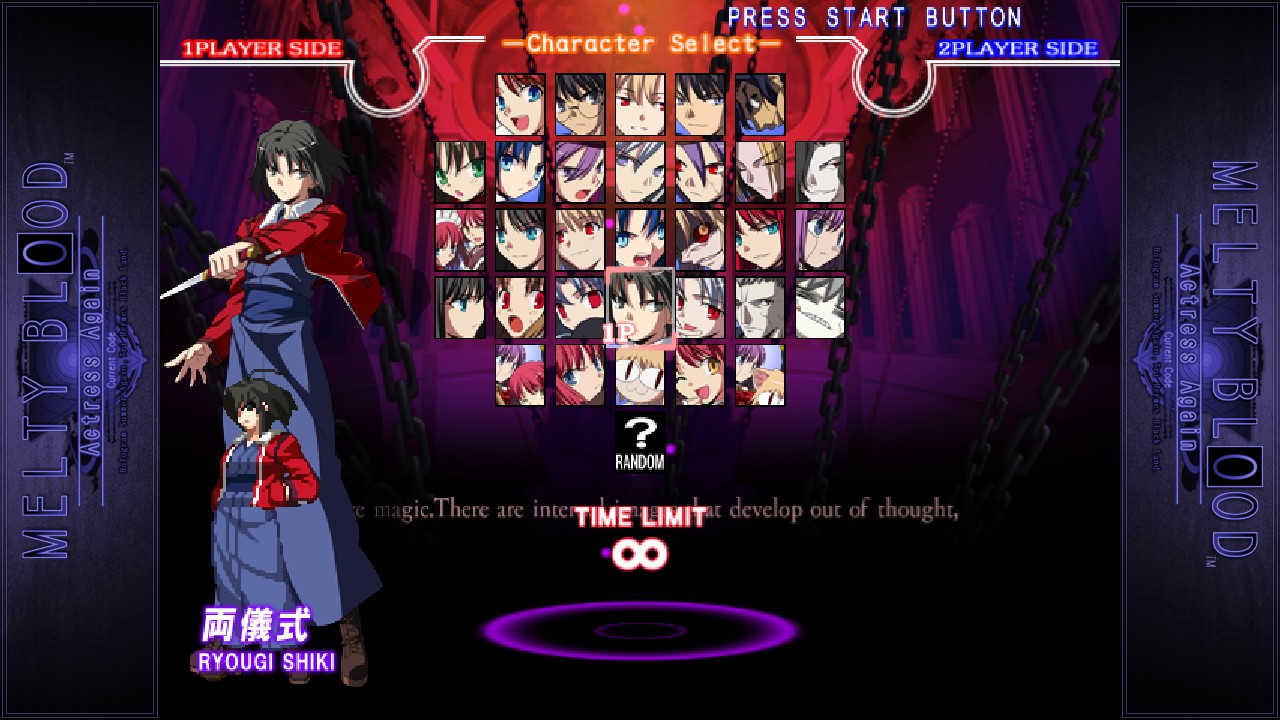Screen dimensions: 1280x720
Task: Select Ryougi Shiki's highlighted 1P portrait
Action: point(640,307)
